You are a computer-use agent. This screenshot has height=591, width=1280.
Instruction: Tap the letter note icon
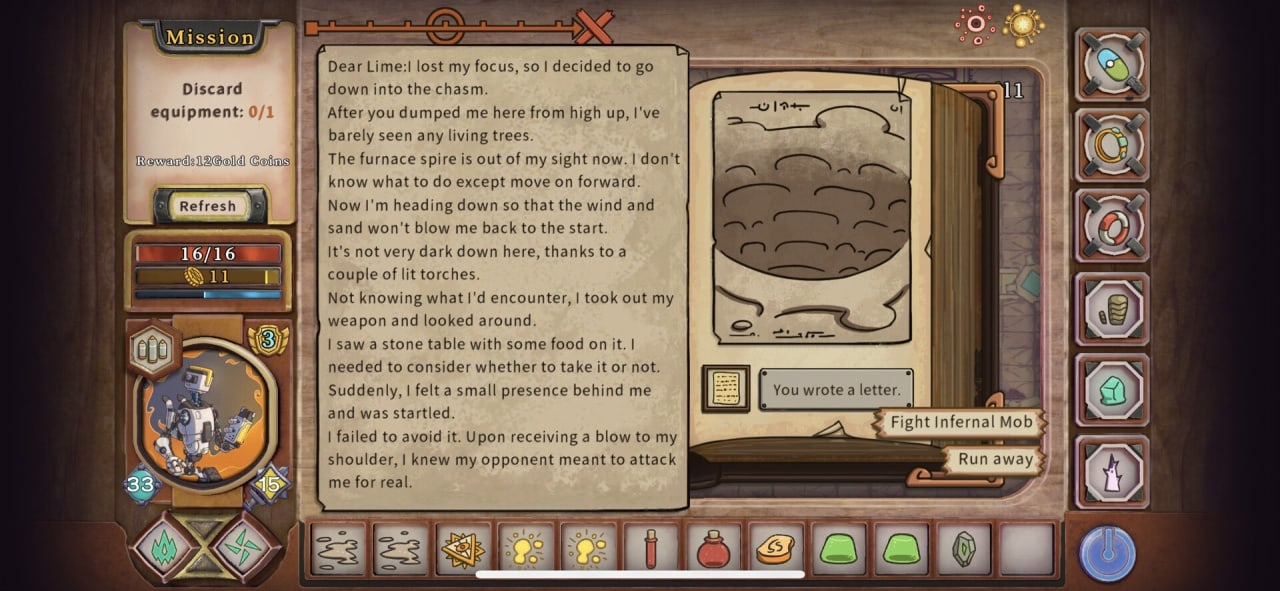tap(726, 389)
